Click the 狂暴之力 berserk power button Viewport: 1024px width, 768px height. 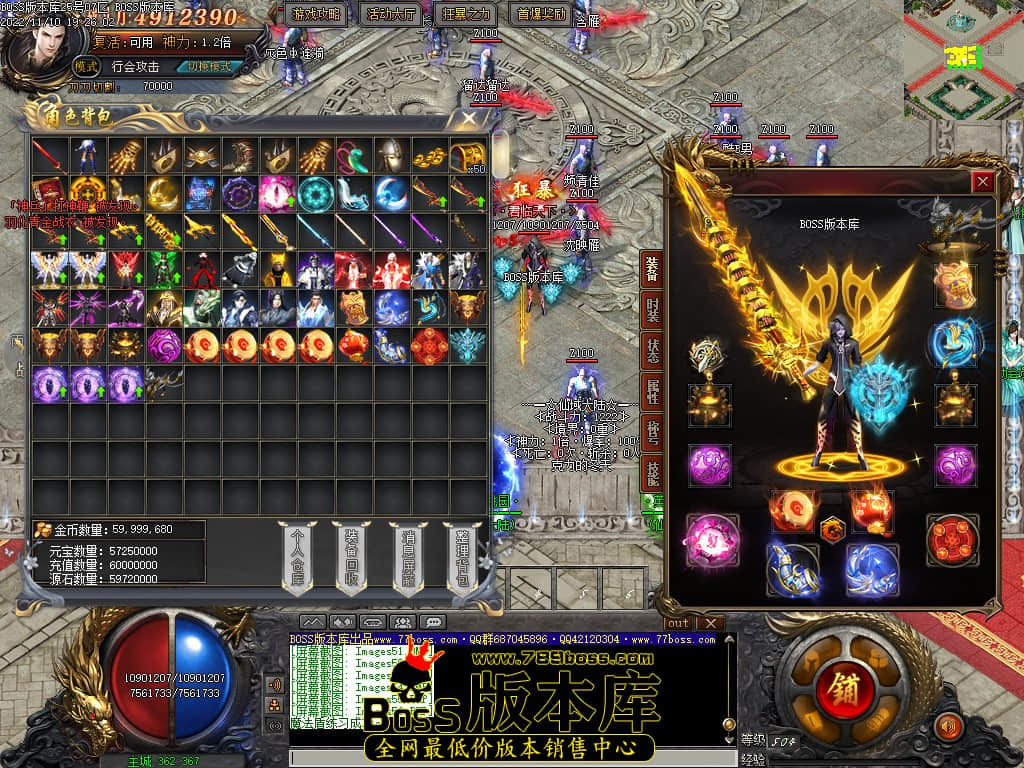pos(467,15)
